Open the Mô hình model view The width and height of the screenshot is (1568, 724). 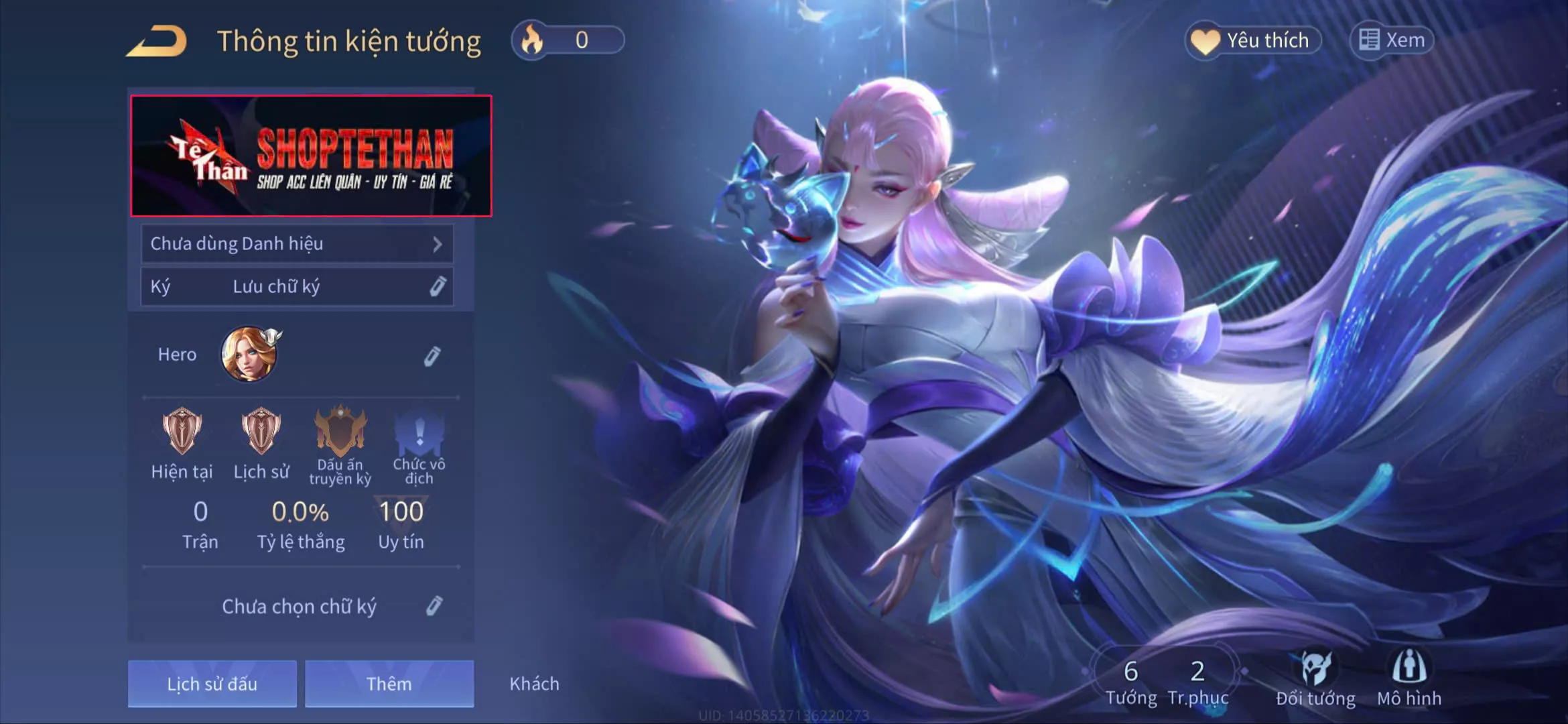(1409, 678)
